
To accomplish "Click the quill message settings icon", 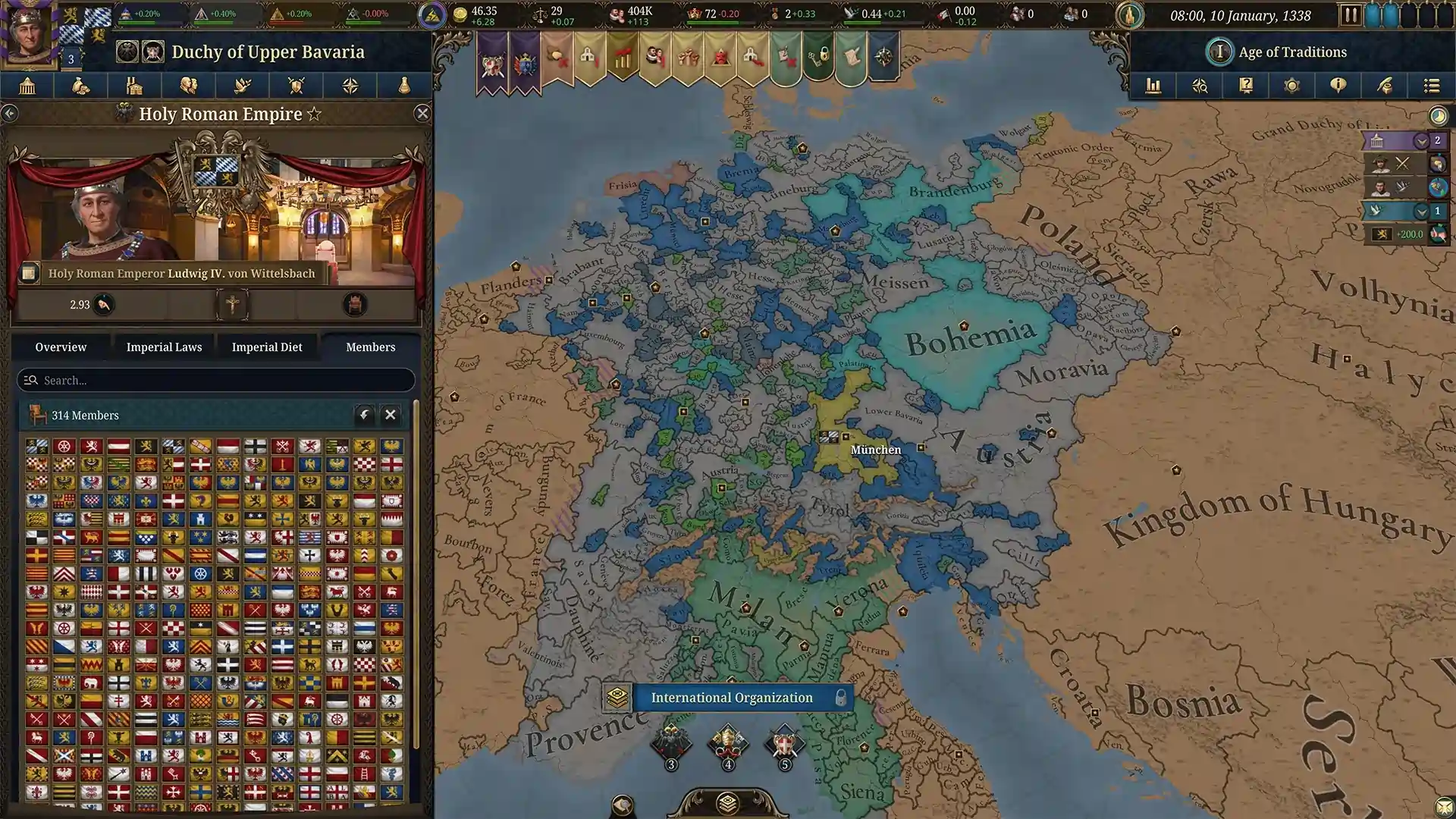I will pos(1385,86).
